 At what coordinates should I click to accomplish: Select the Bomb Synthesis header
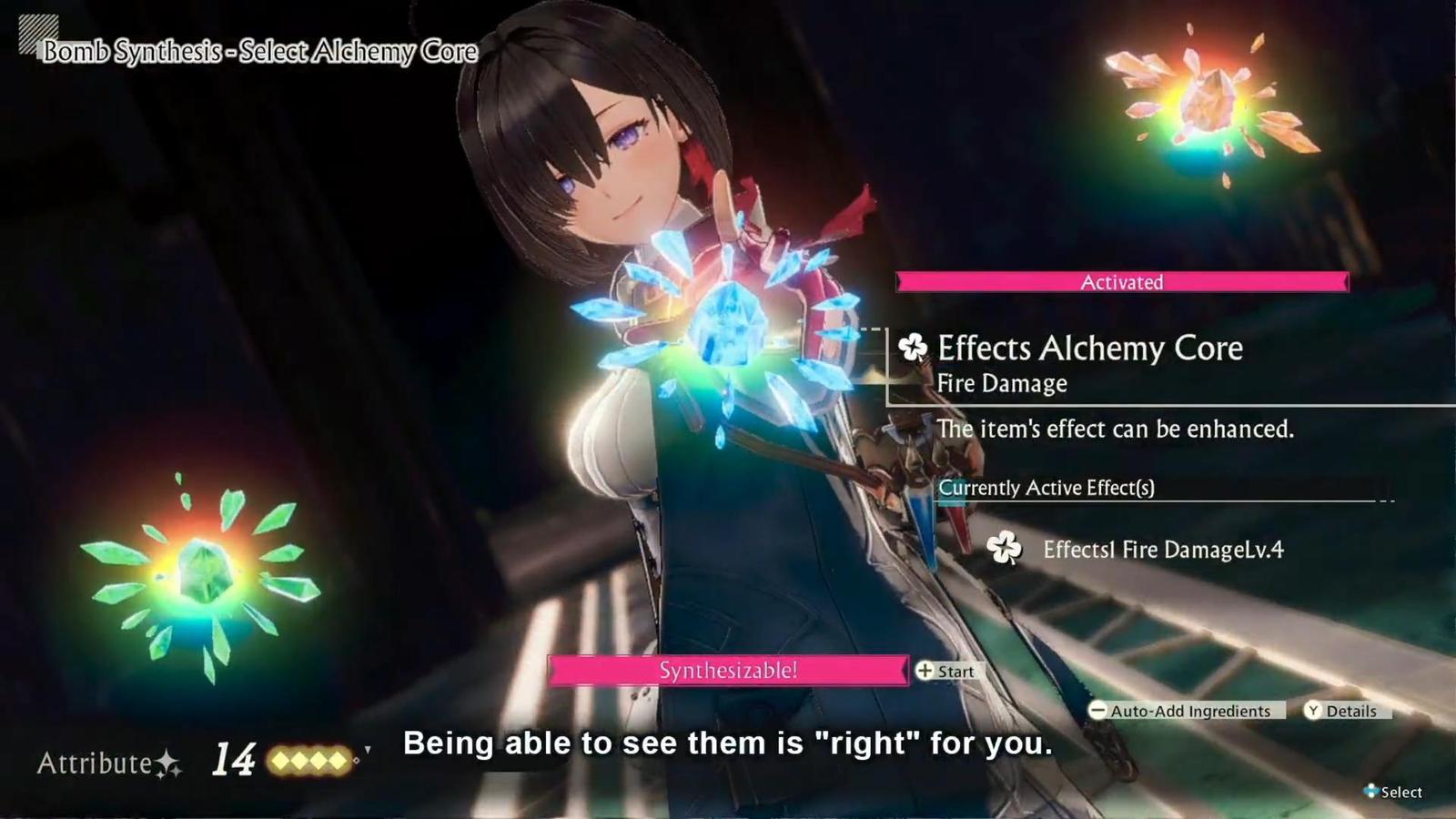coord(251,52)
